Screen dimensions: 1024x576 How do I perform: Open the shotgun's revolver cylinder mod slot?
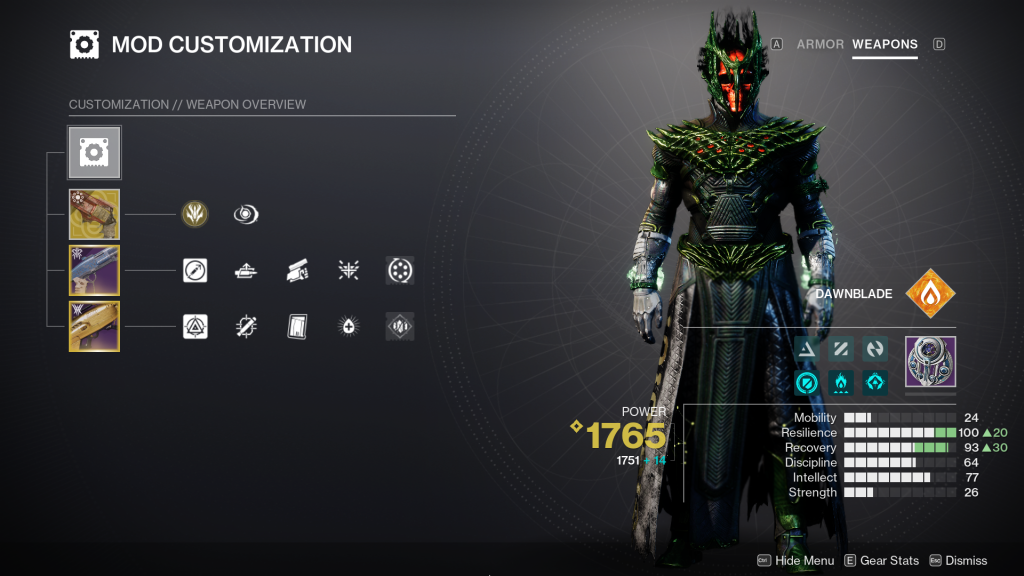(x=400, y=270)
